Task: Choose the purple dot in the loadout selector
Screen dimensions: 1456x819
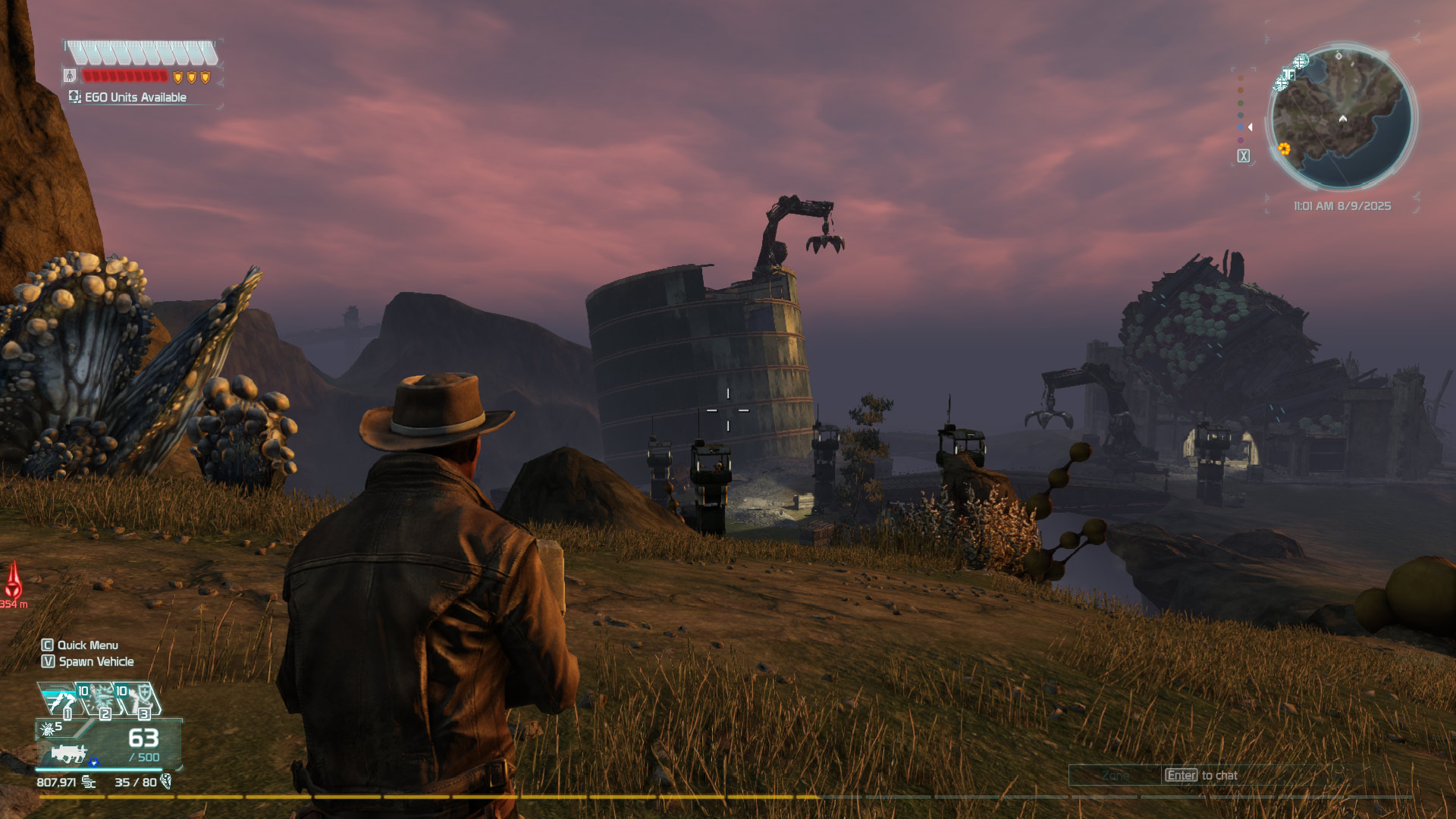Action: tap(1241, 140)
